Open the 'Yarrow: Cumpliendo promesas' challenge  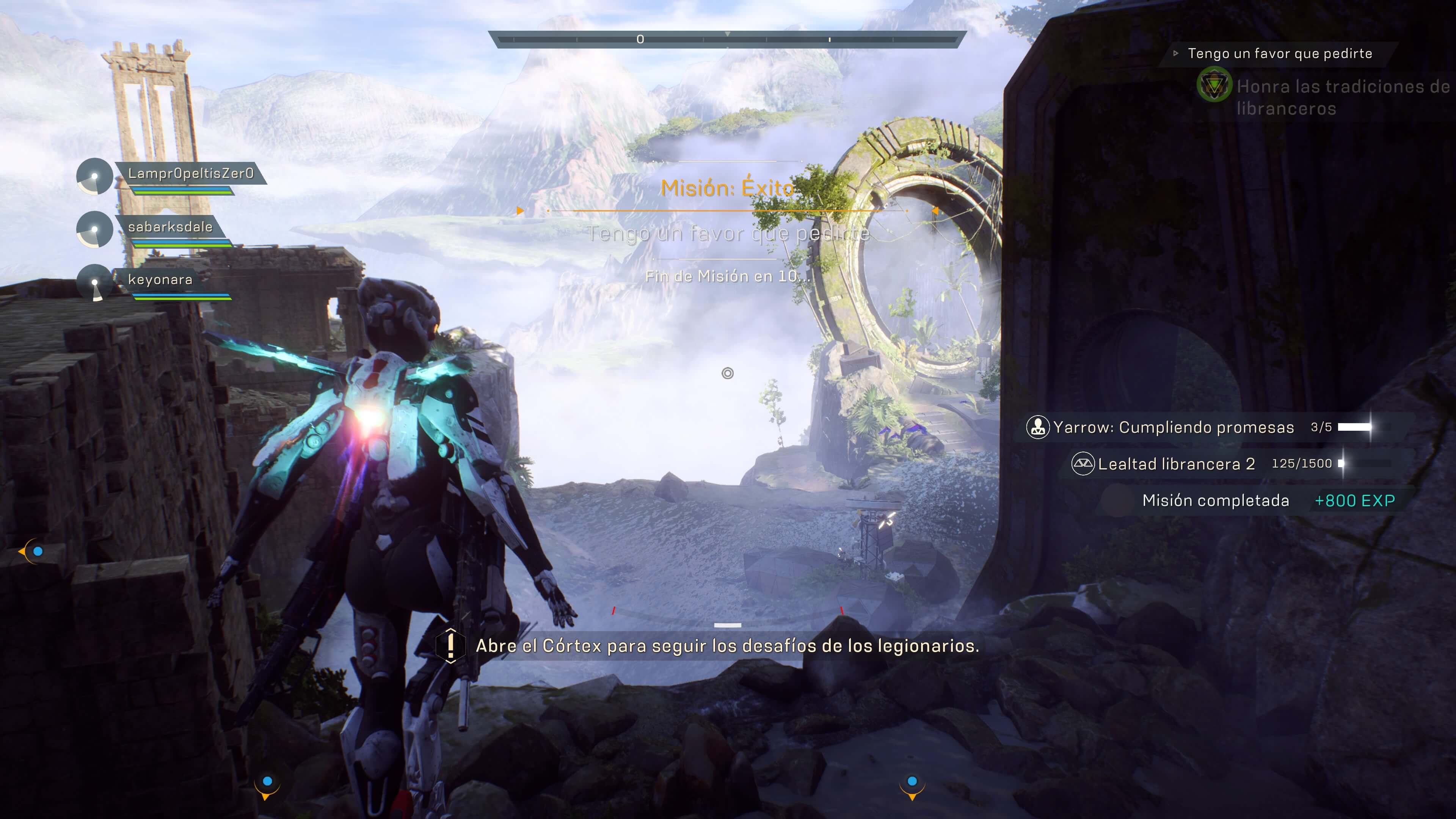[1173, 427]
